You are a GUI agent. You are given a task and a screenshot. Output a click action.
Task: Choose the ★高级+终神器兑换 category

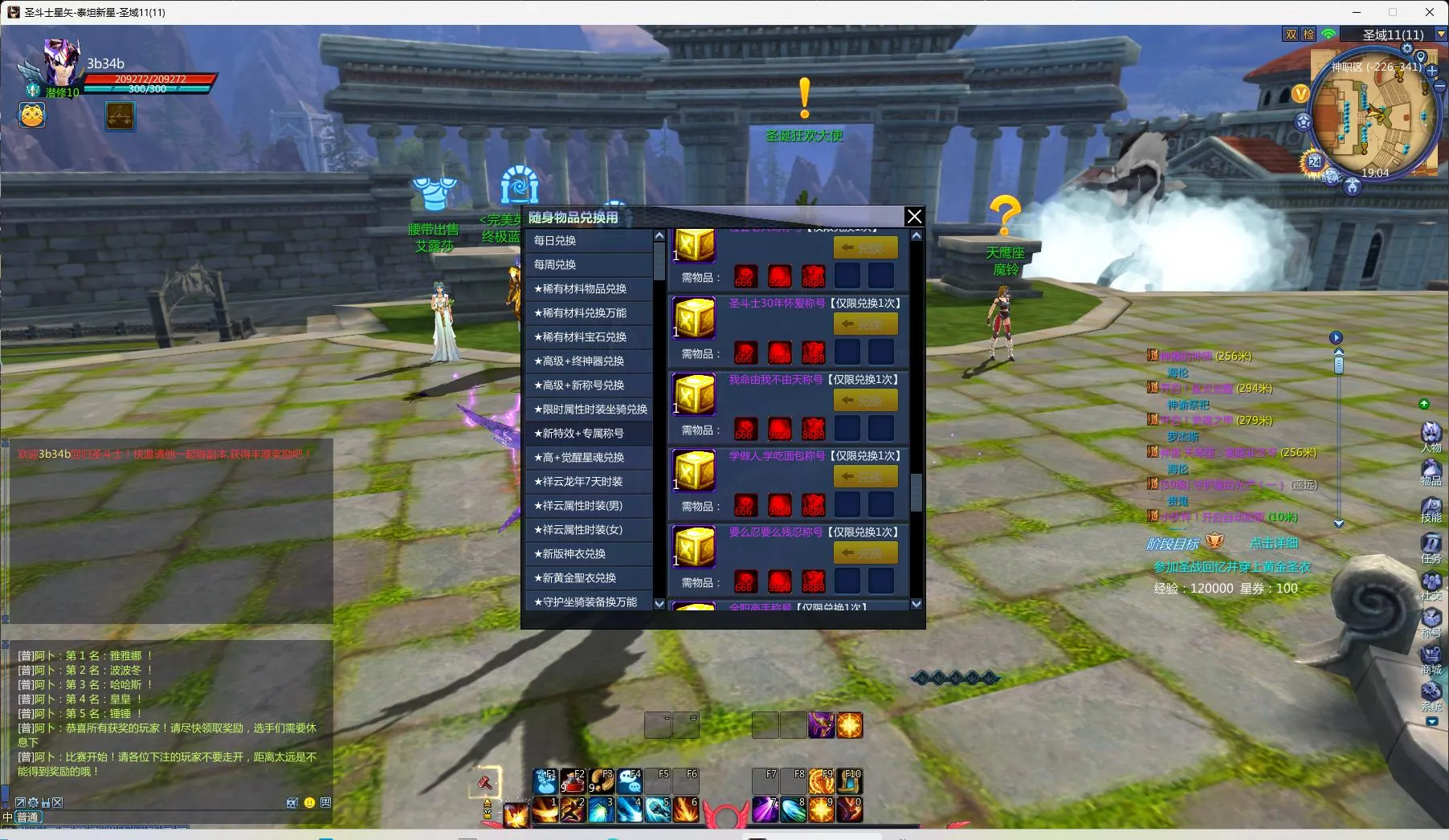coord(588,361)
